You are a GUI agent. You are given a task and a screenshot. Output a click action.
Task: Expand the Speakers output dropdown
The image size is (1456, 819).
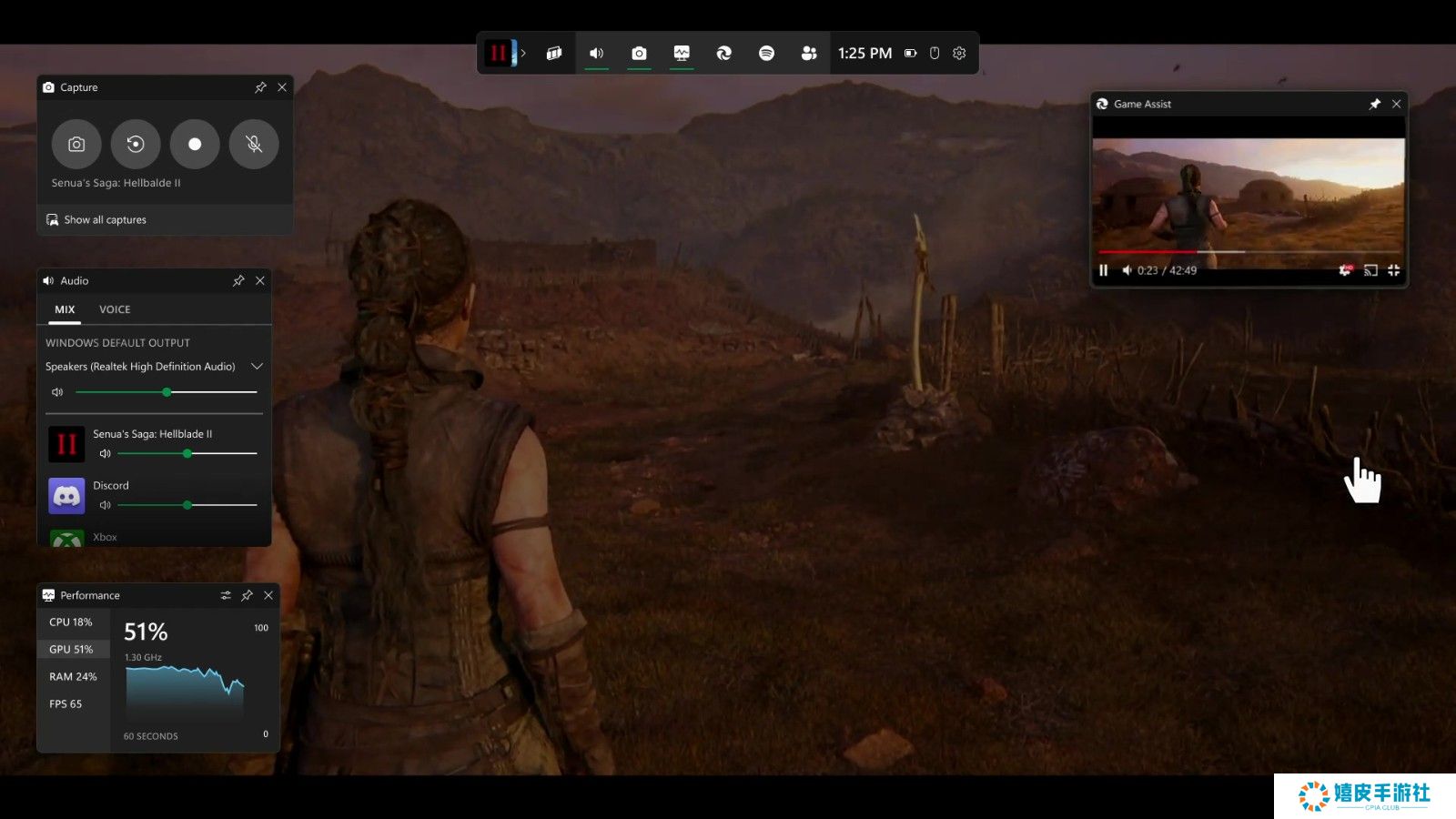pyautogui.click(x=257, y=367)
